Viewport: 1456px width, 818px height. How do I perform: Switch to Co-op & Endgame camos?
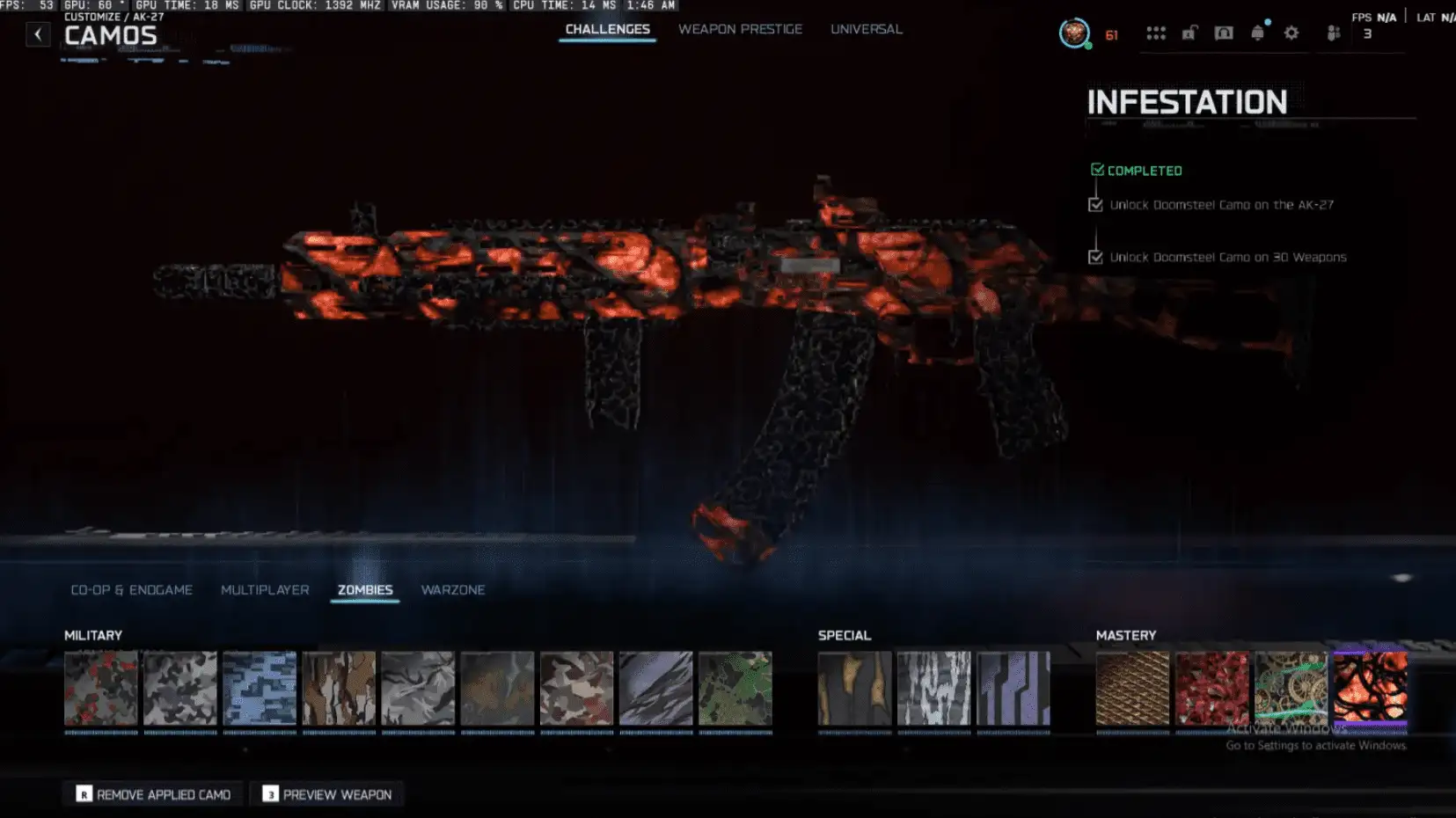click(131, 590)
